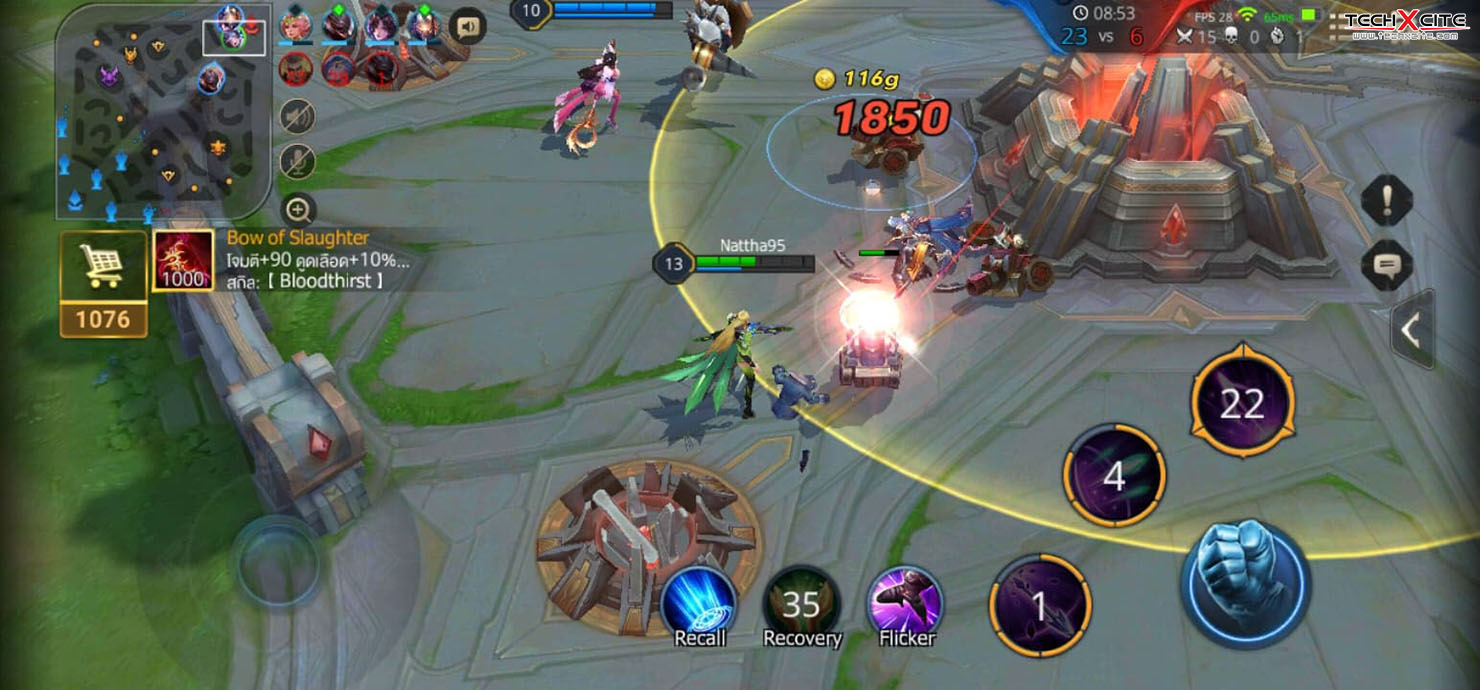Use the Recovery heal ability
This screenshot has width=1480, height=690.
click(802, 604)
